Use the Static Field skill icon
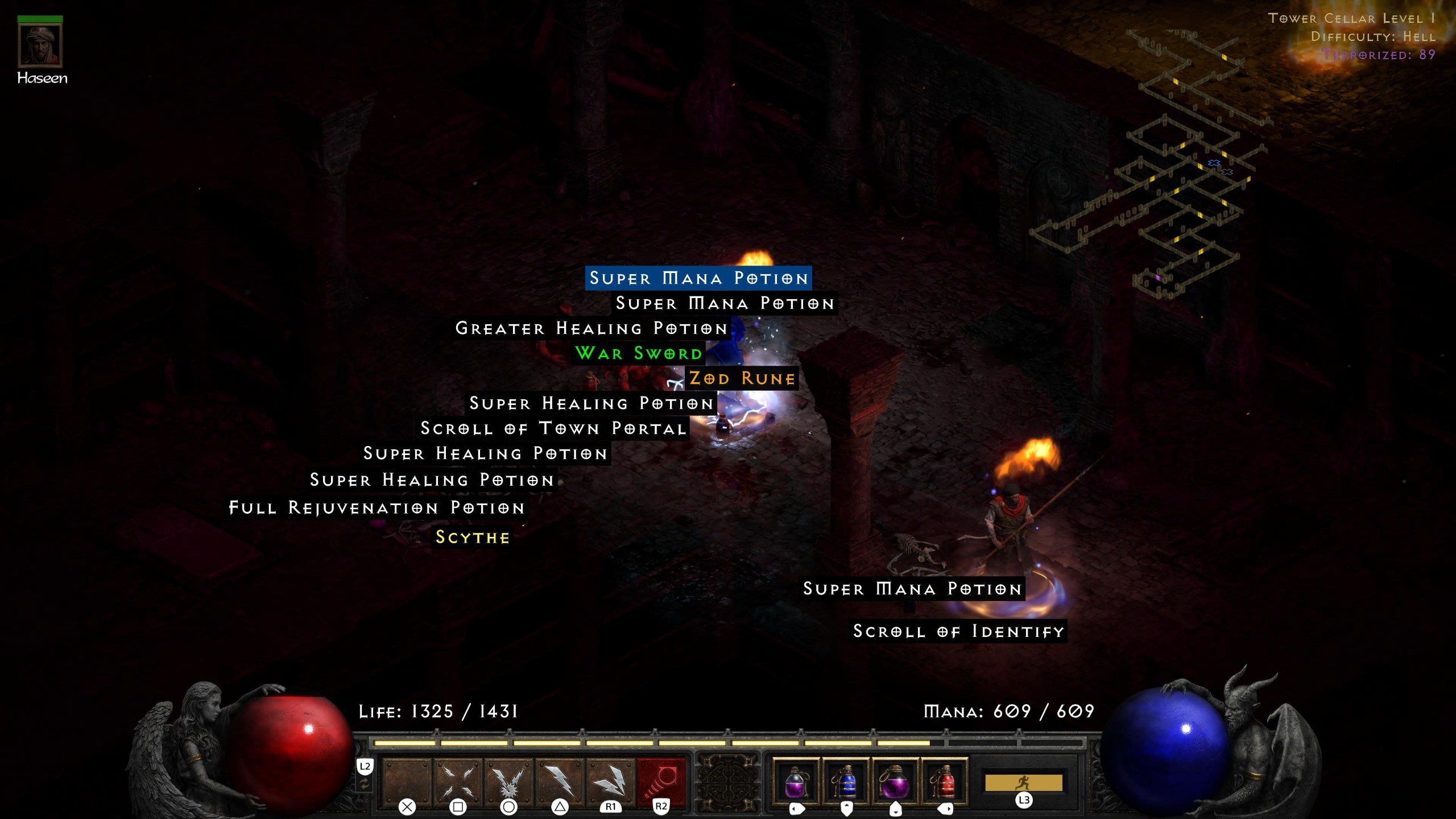 coord(508,780)
